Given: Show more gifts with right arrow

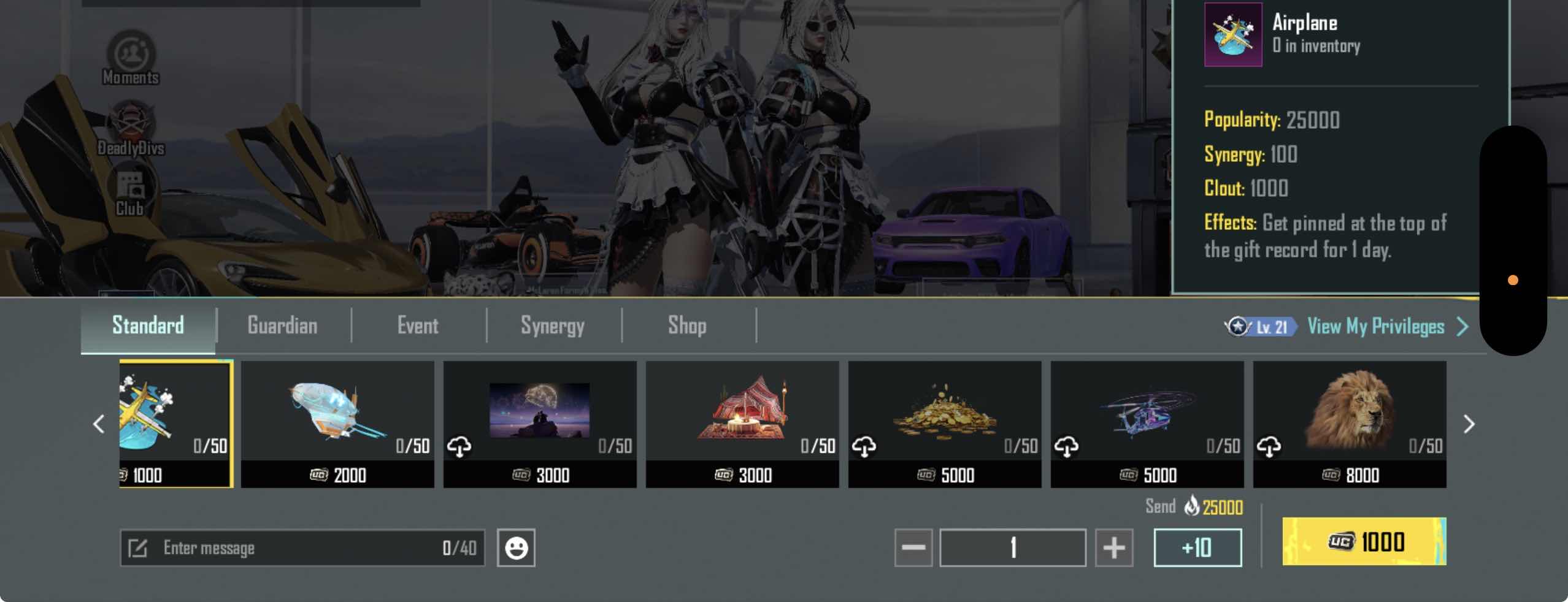Looking at the screenshot, I should click(1469, 424).
